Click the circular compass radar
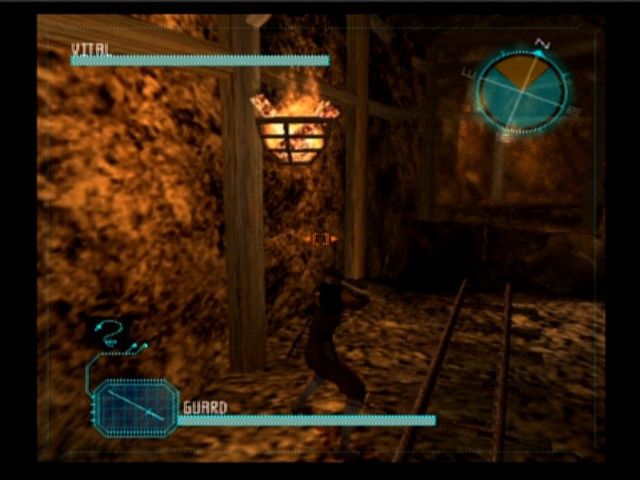 (x=521, y=89)
